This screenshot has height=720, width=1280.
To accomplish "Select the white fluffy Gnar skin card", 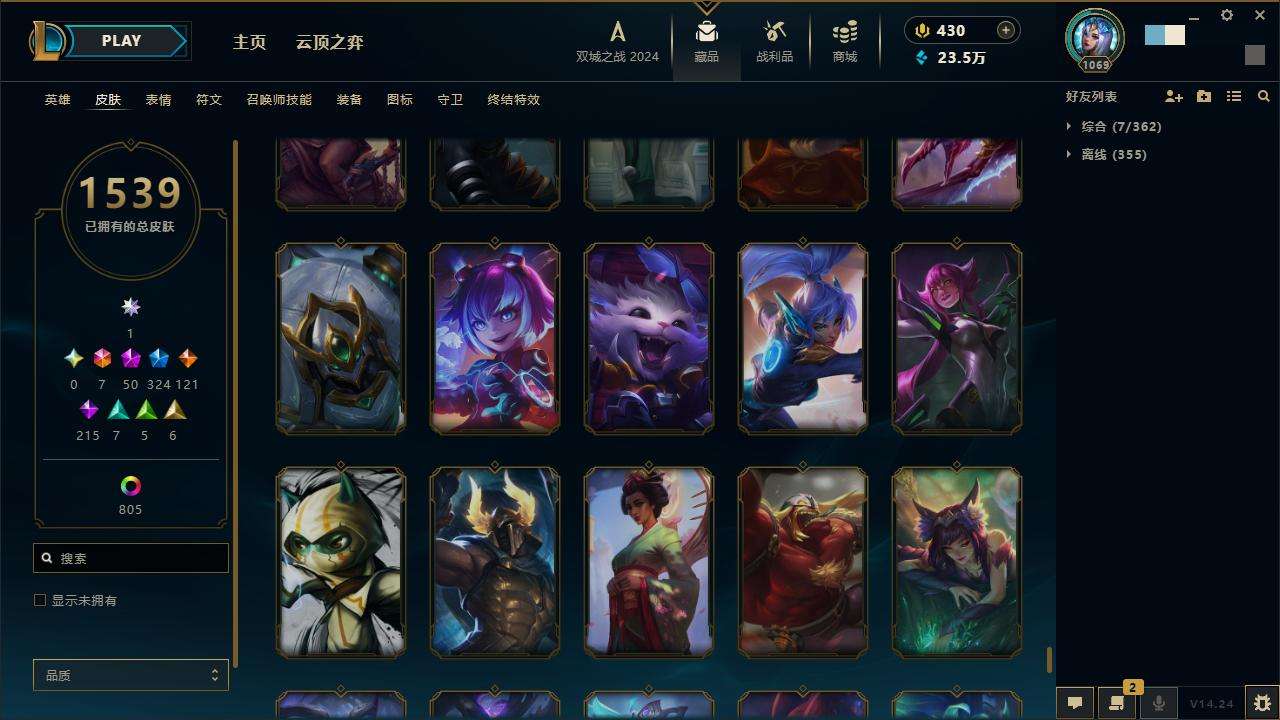I will pos(649,338).
